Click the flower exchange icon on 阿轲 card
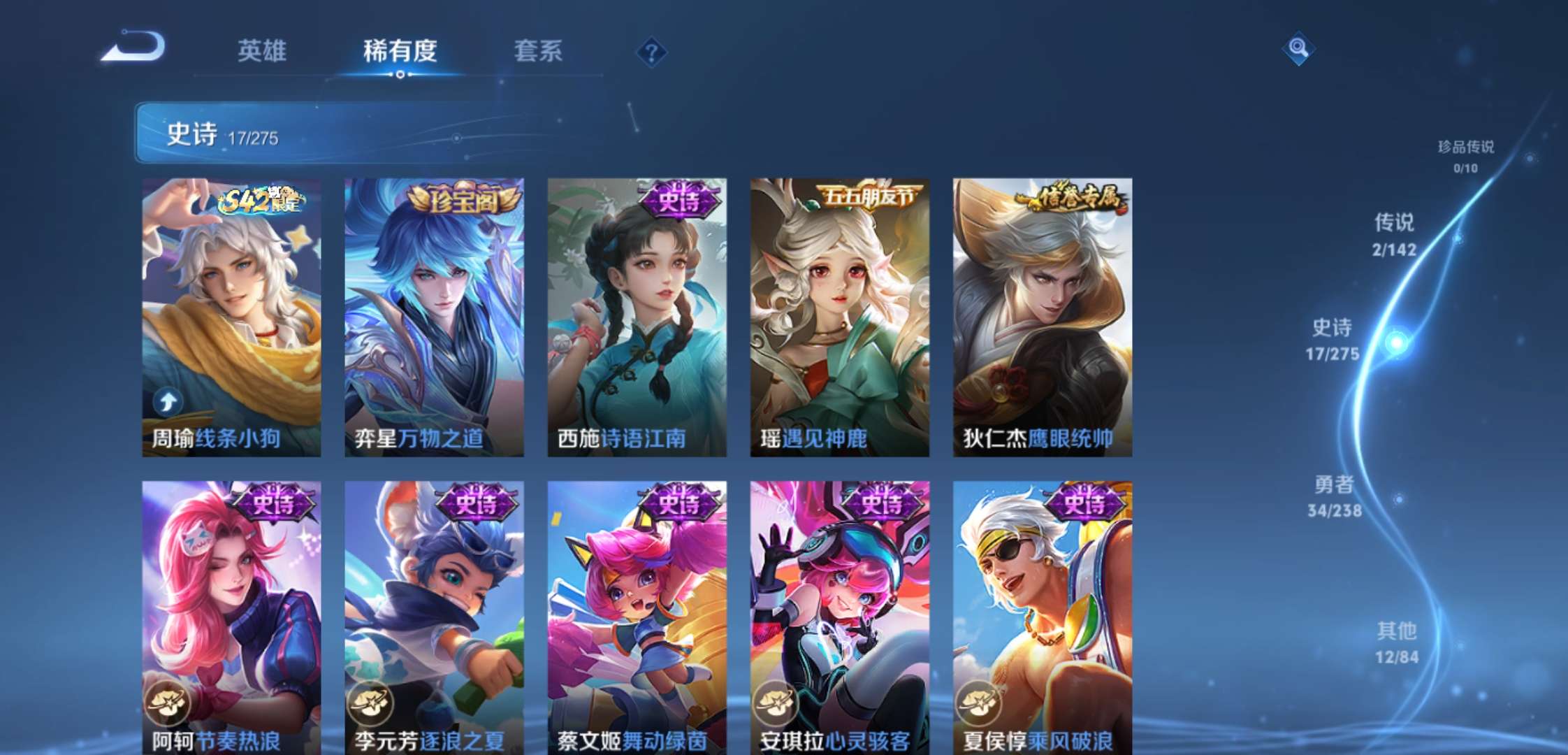Viewport: 1568px width, 755px height. pyautogui.click(x=168, y=703)
